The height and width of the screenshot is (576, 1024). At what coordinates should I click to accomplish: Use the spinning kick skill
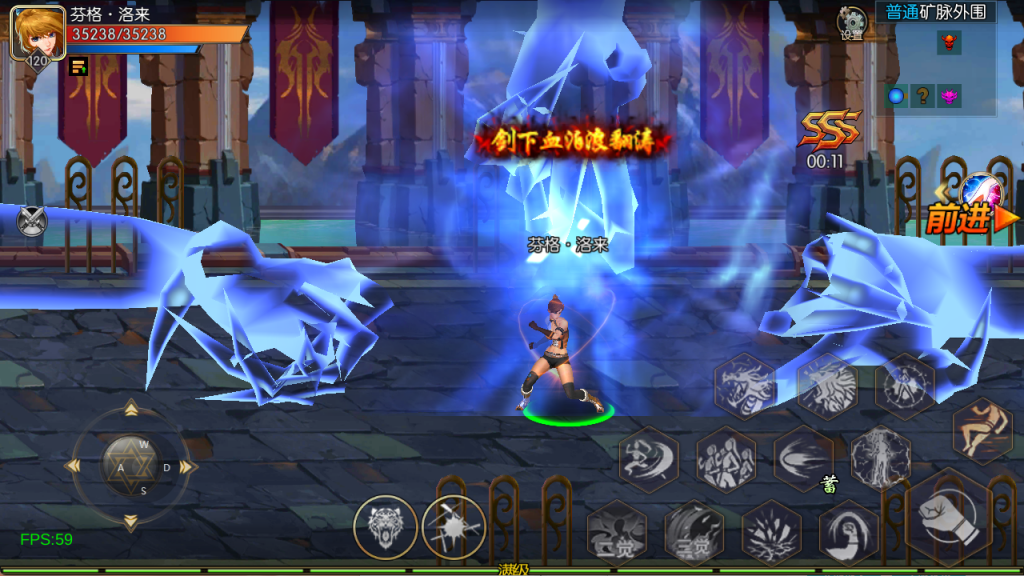648,459
